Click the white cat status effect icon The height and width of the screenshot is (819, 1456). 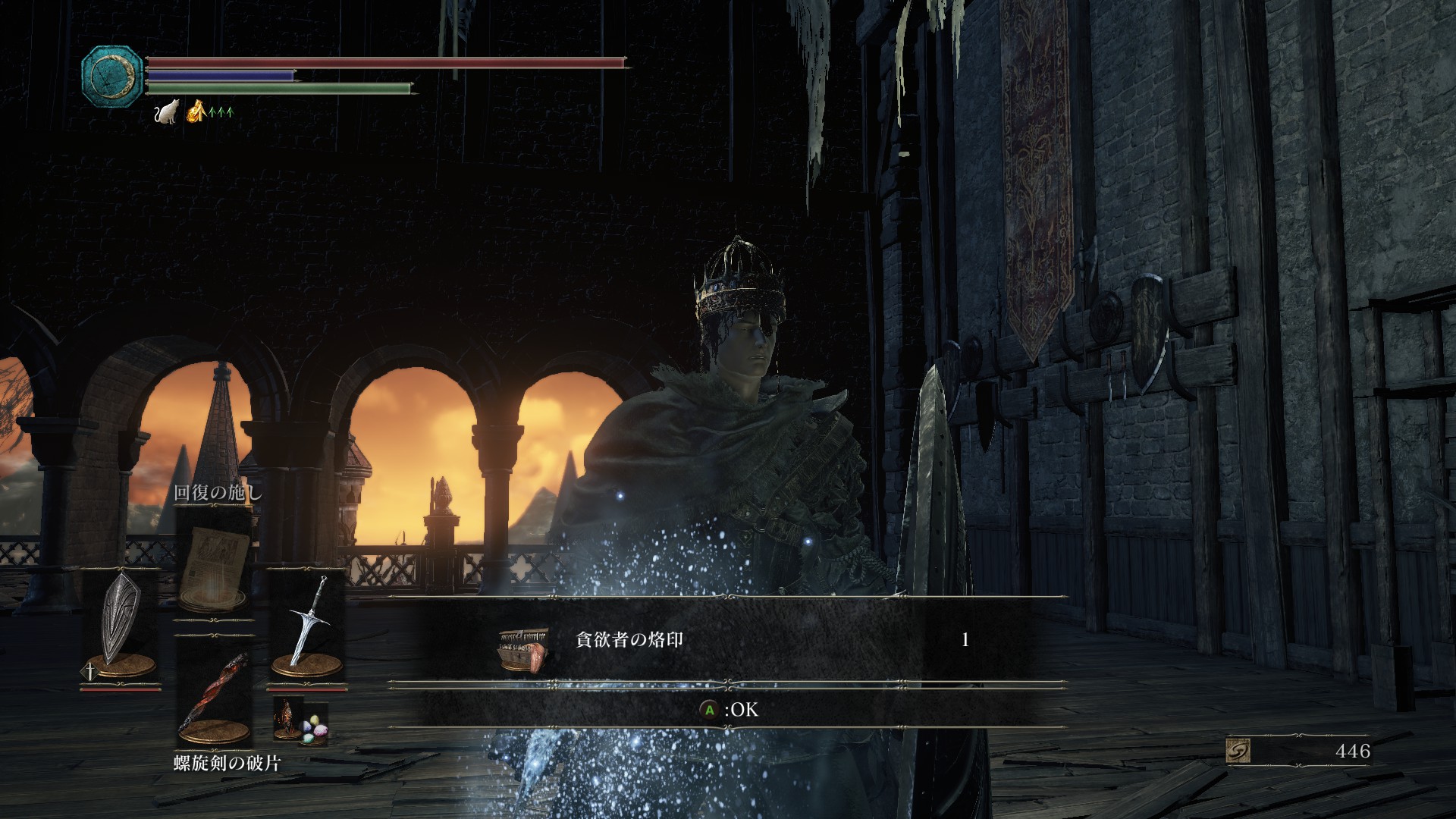(165, 112)
